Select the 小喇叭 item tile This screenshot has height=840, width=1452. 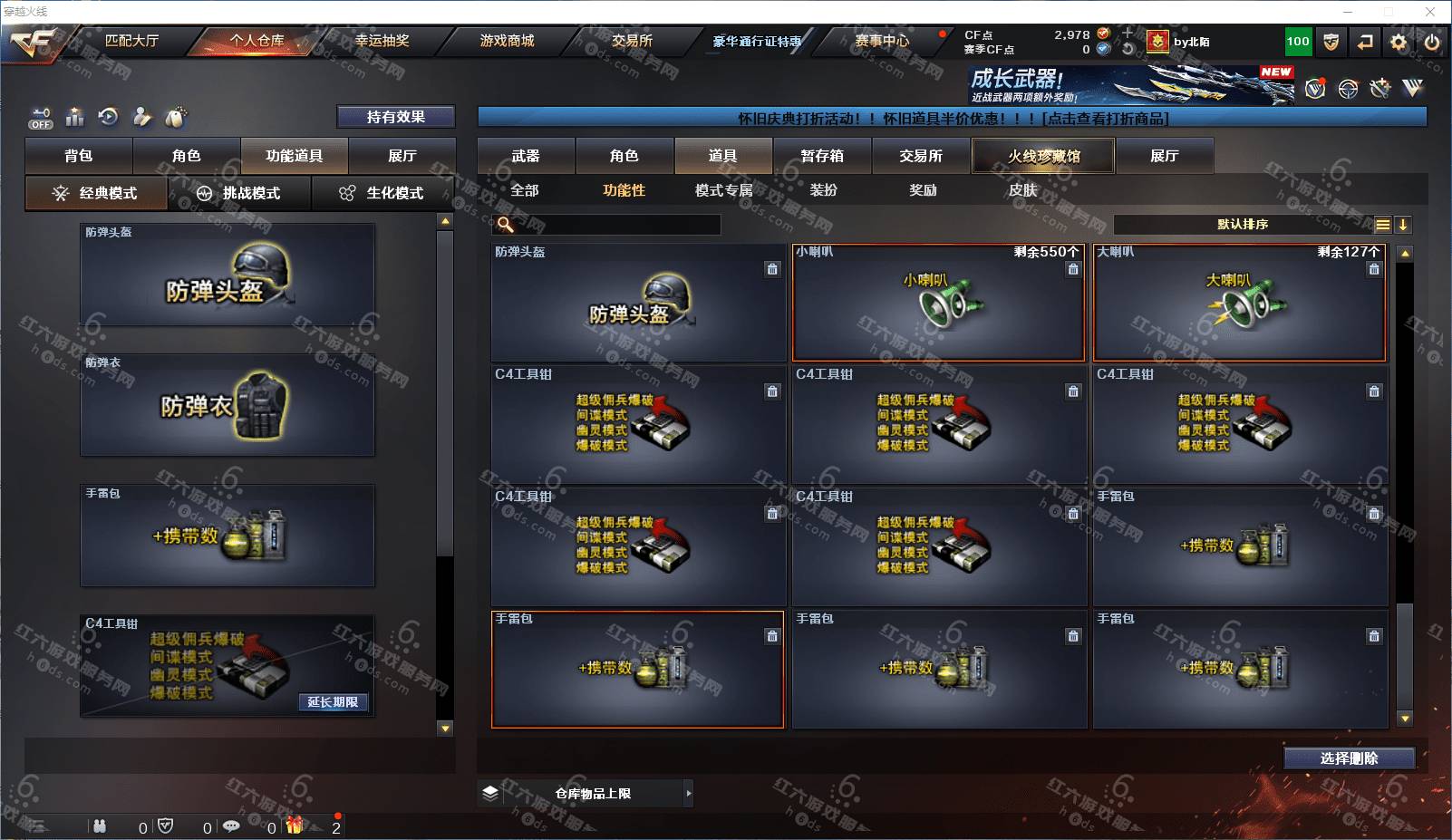938,303
